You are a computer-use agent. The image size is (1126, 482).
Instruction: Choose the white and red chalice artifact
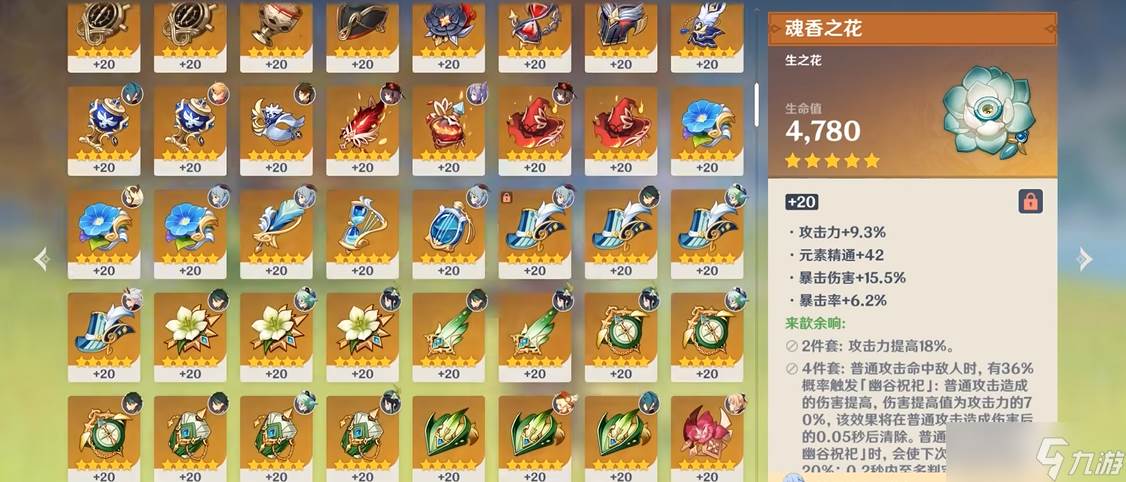click(x=276, y=30)
